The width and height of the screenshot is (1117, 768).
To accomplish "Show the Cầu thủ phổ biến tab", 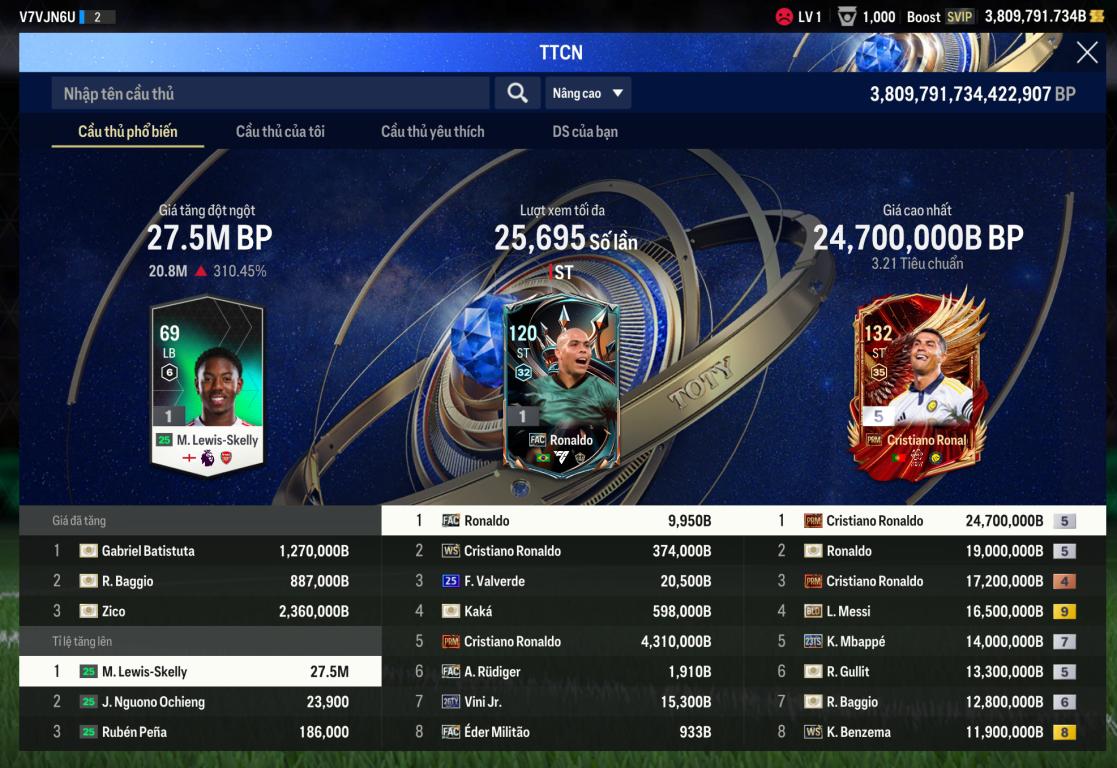I will pyautogui.click(x=128, y=131).
